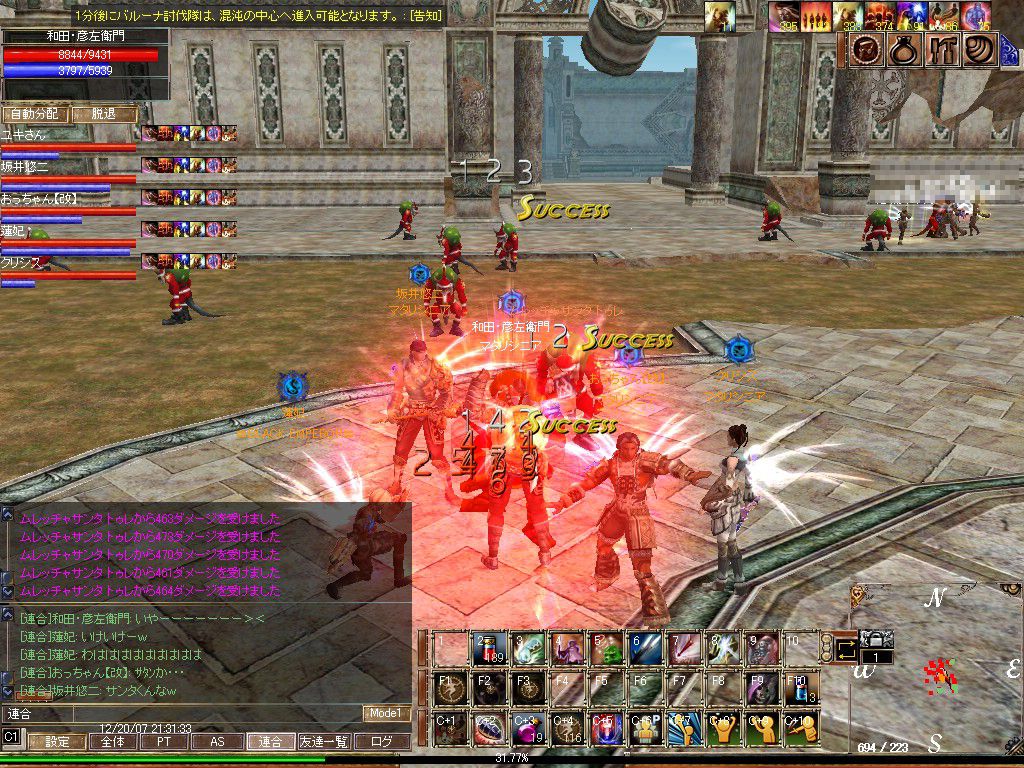Click the hotbar page swap arrows button
Image resolution: width=1024 pixels, height=768 pixels.
click(x=846, y=650)
